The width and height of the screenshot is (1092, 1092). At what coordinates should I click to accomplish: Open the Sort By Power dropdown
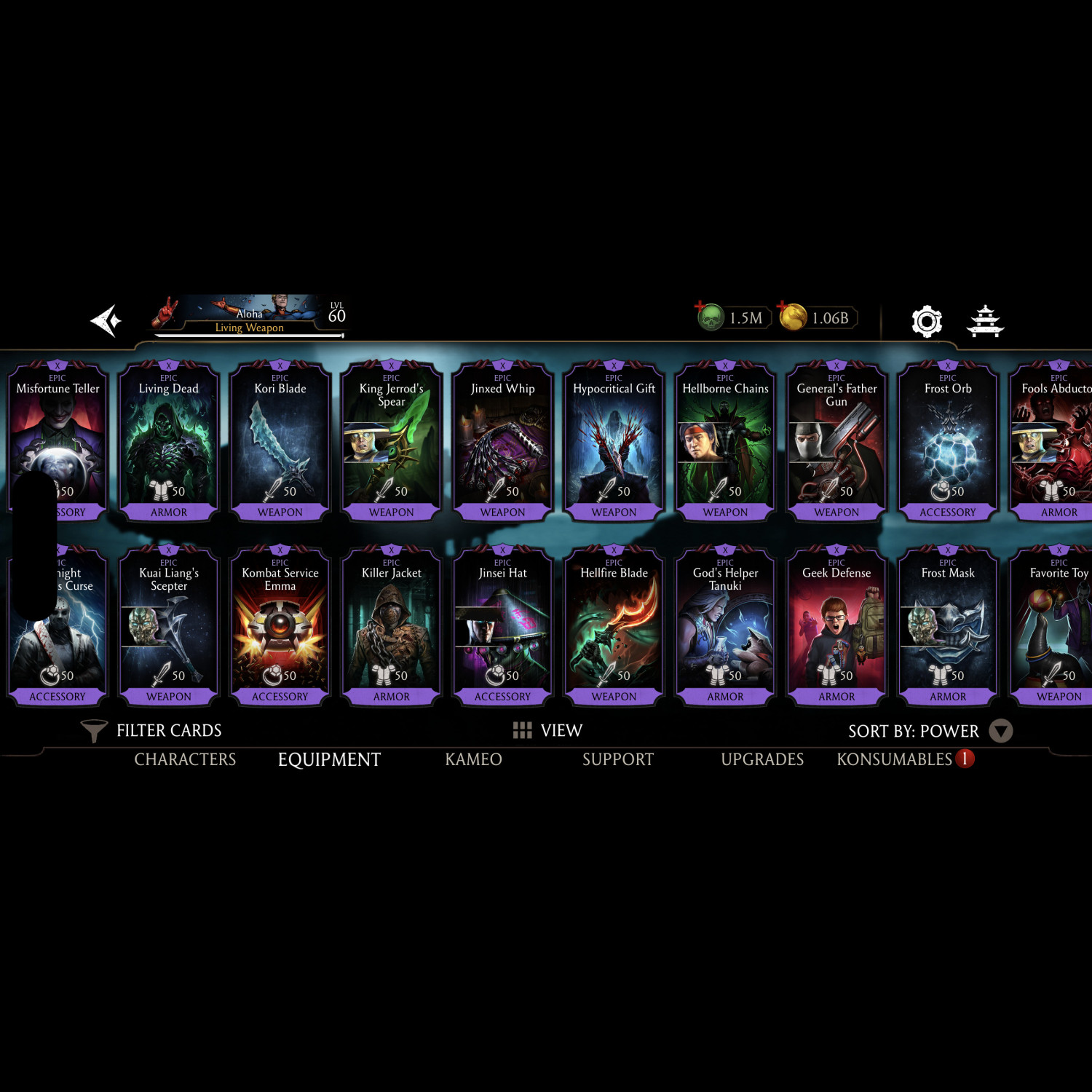tap(930, 731)
